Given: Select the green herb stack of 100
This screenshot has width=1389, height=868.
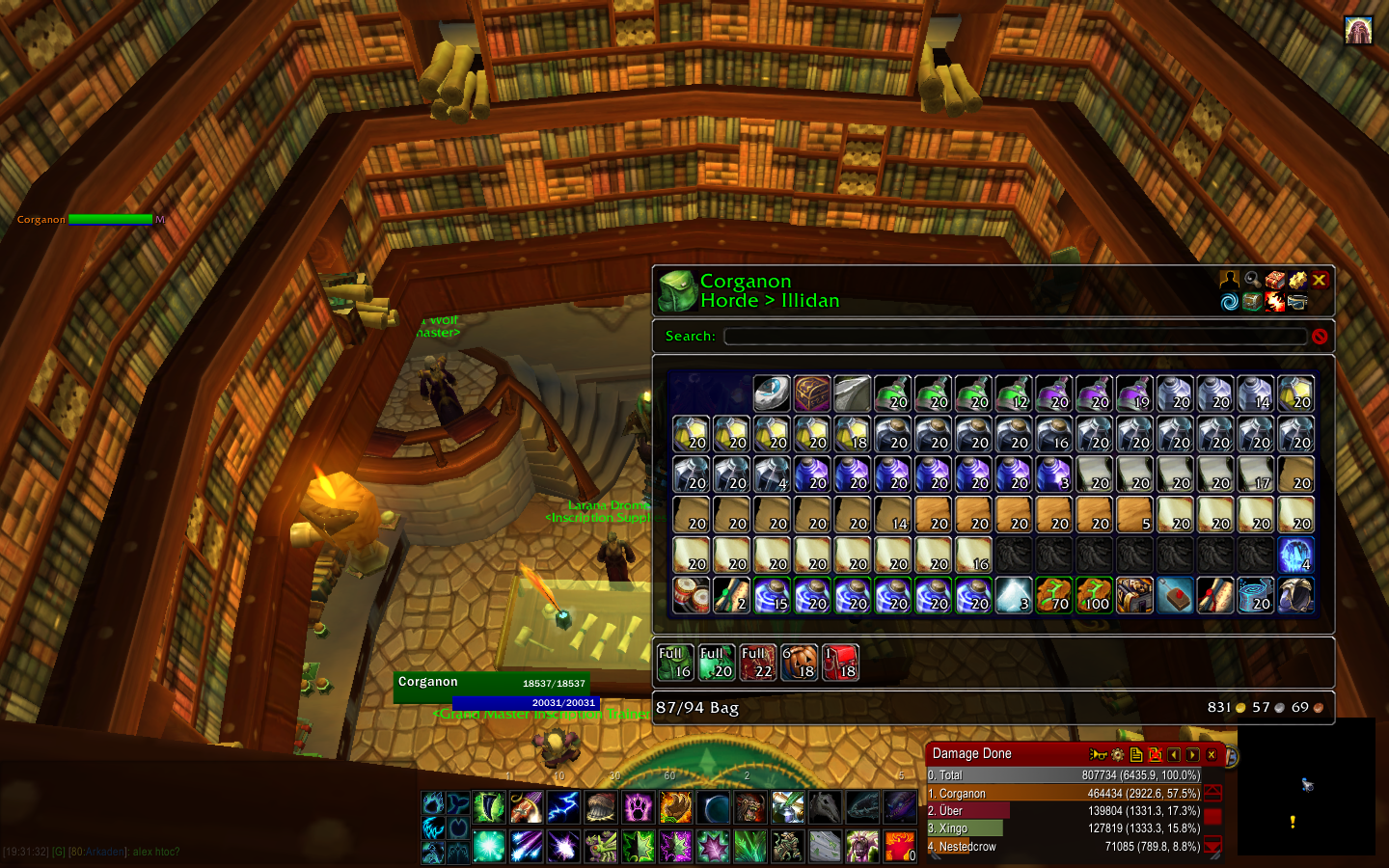Looking at the screenshot, I should tap(1094, 596).
